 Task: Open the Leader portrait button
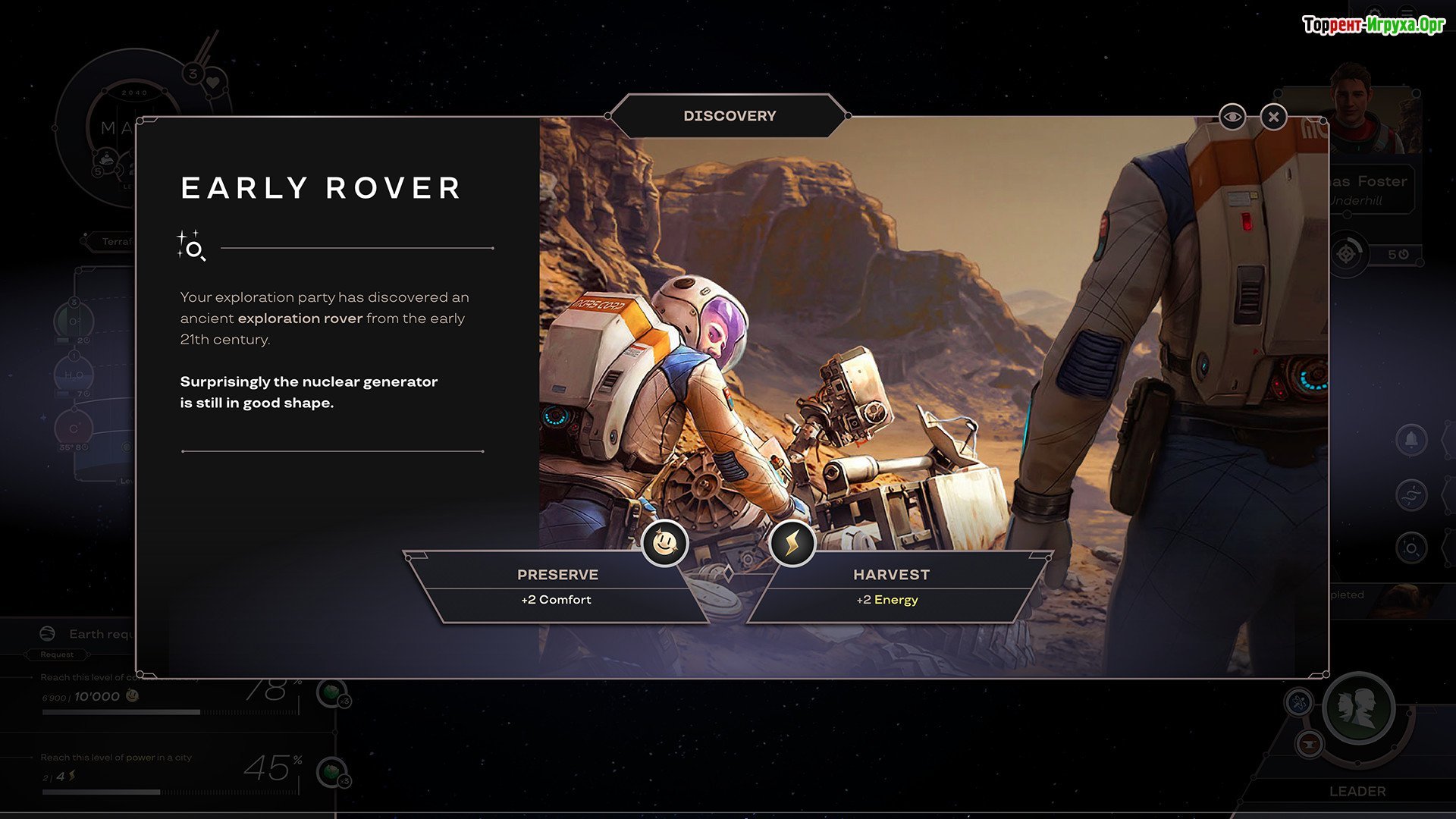pyautogui.click(x=1357, y=708)
